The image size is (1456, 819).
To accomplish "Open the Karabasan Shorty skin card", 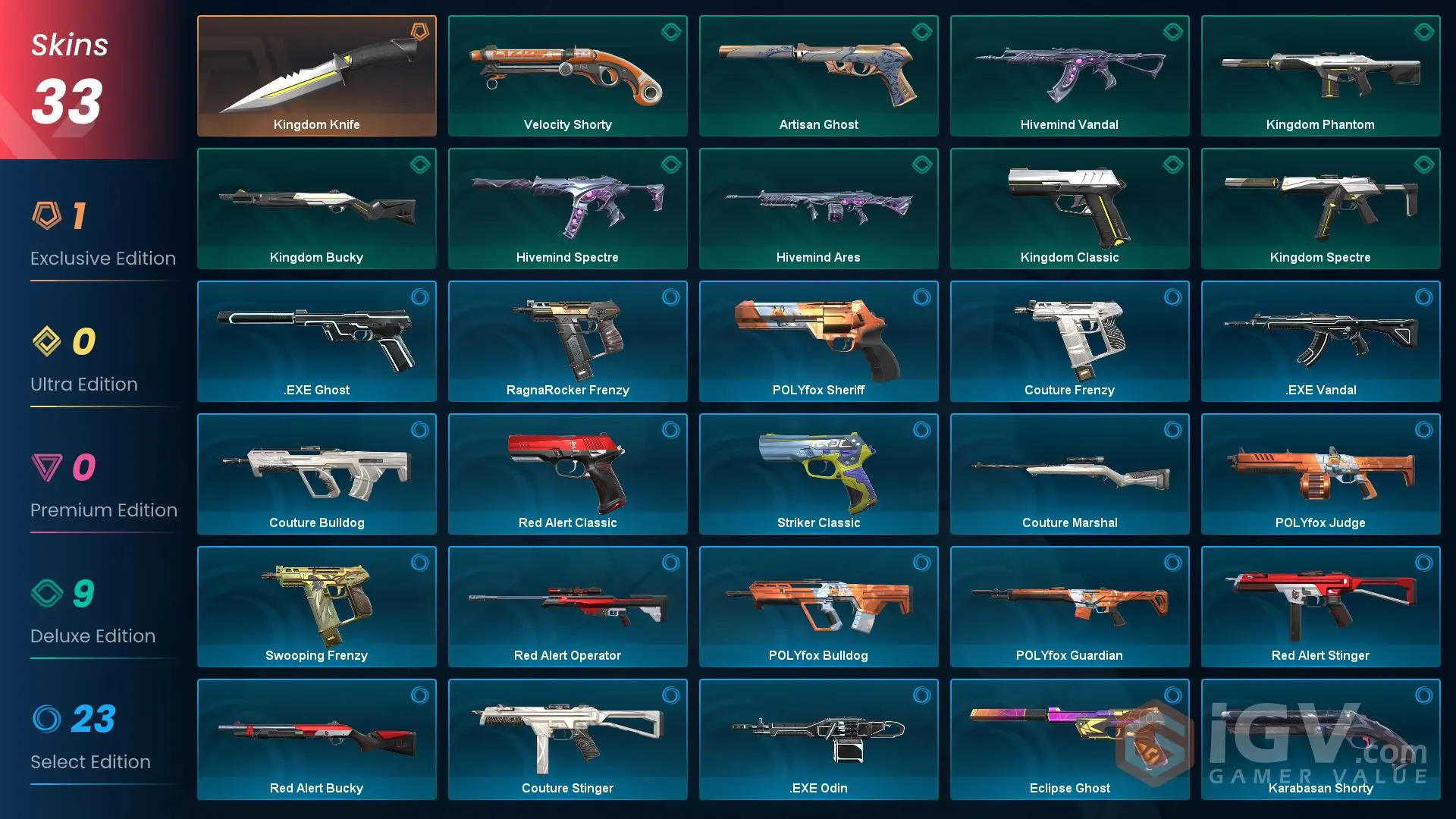I will pyautogui.click(x=1320, y=739).
